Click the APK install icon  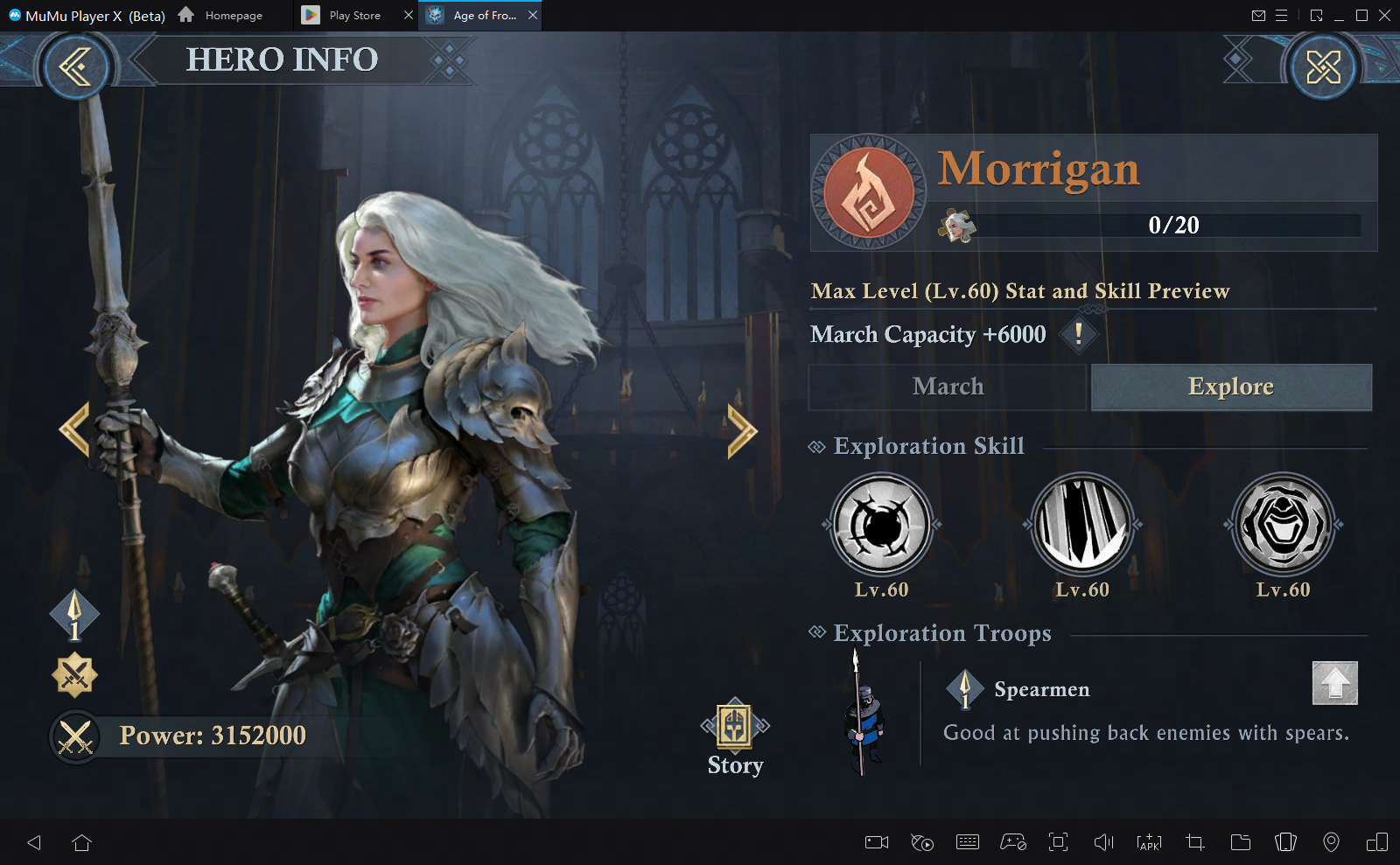(1148, 842)
